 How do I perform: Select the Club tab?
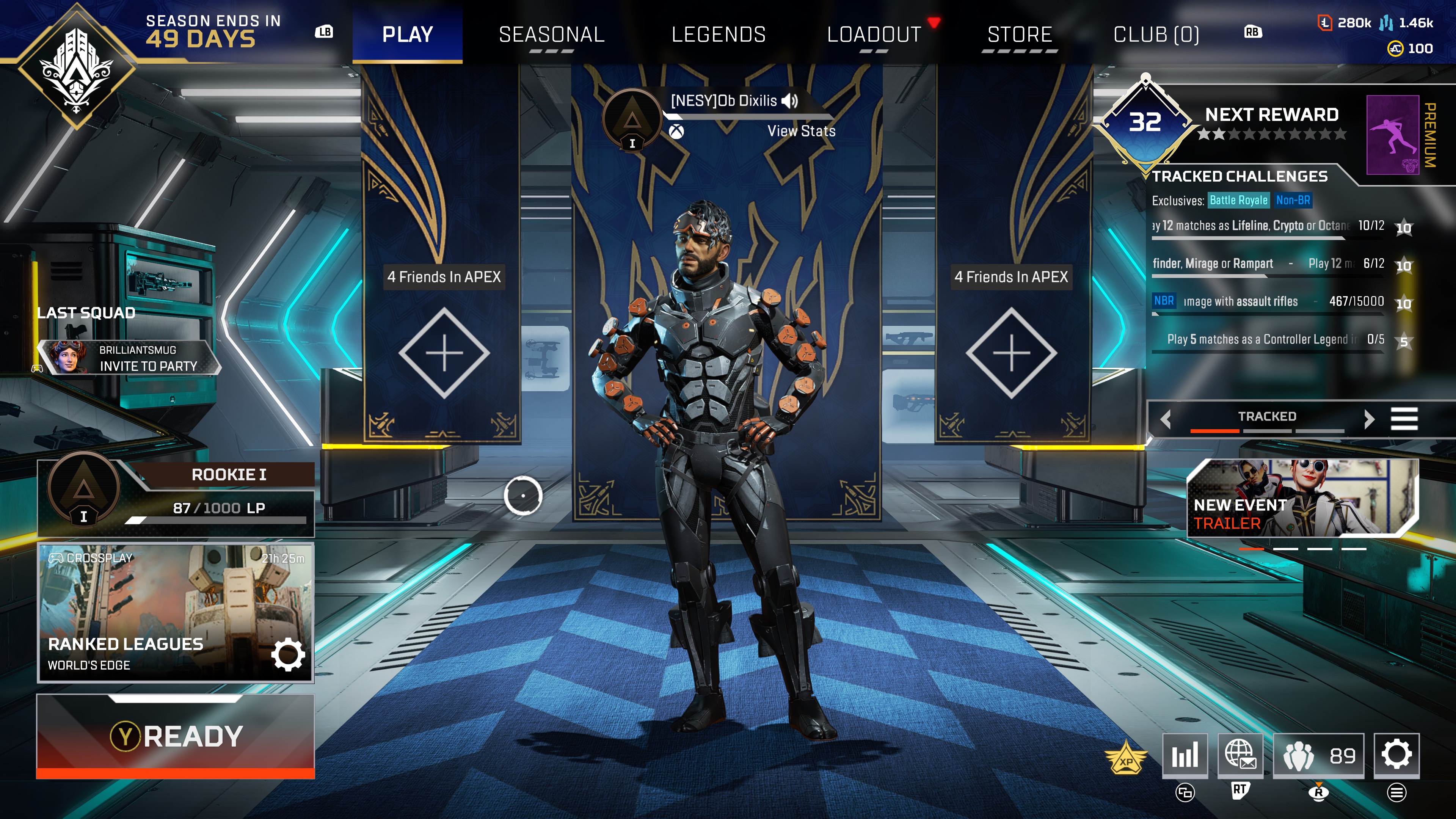(1156, 35)
